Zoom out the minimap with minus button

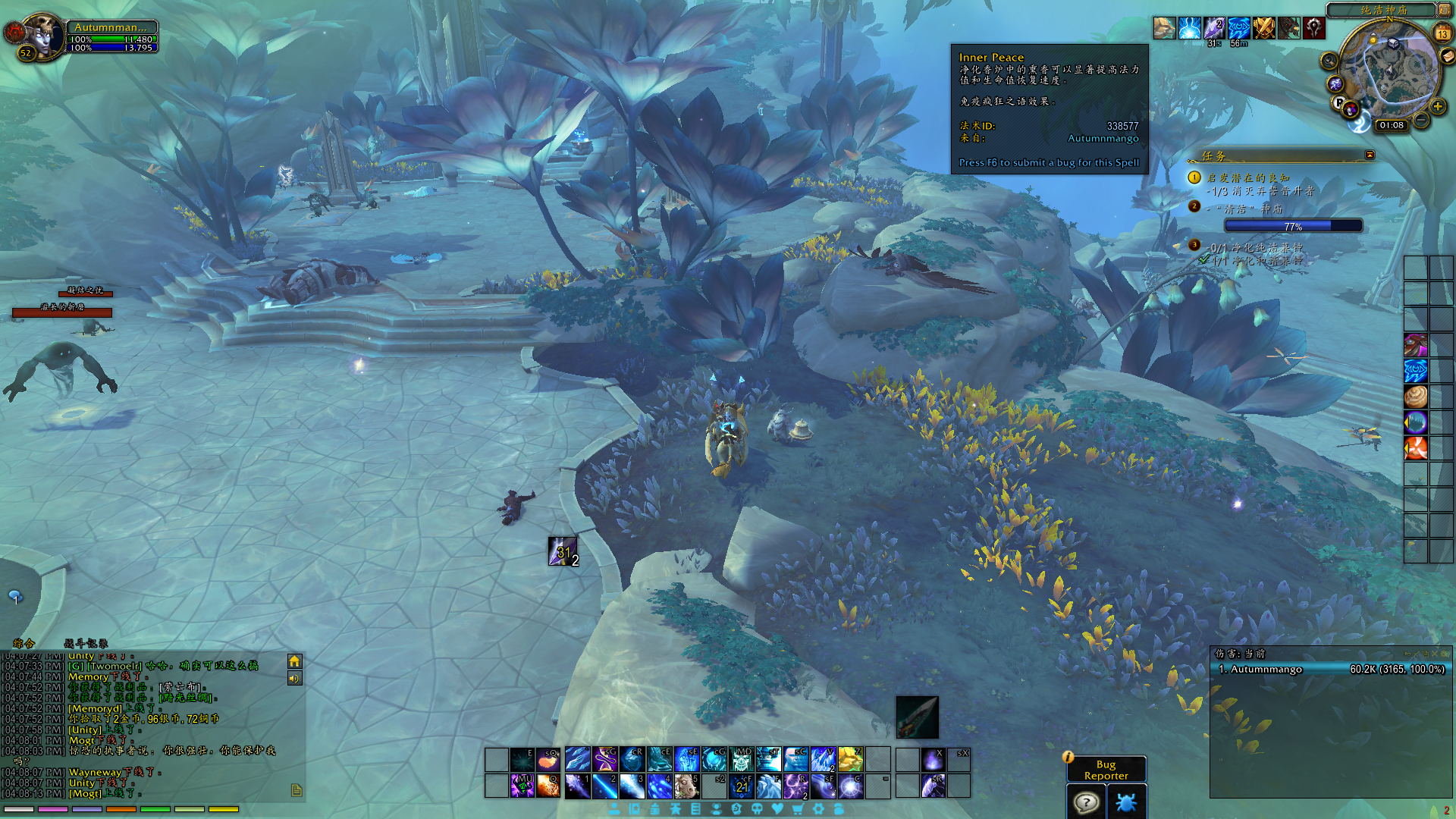click(x=1421, y=120)
